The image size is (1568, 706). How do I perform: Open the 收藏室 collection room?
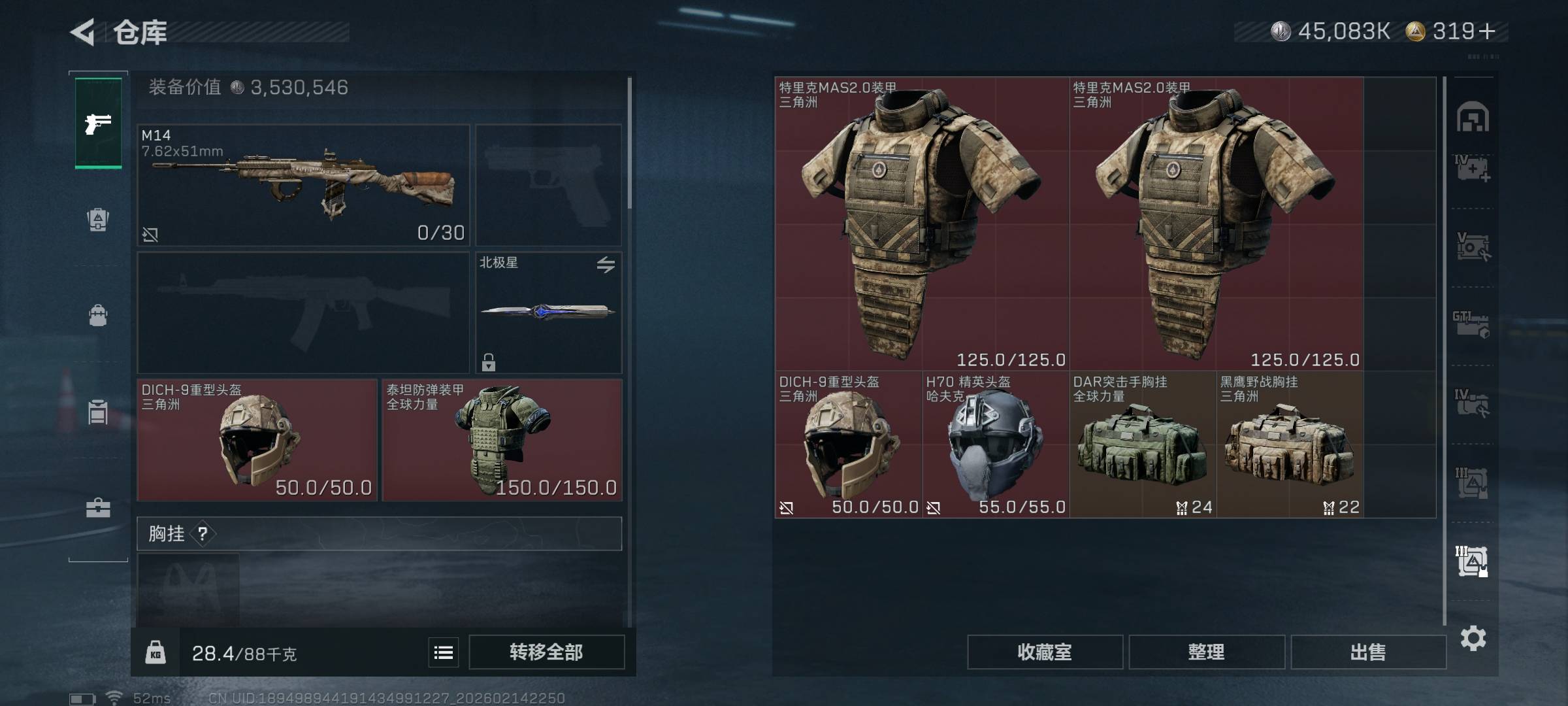[1044, 652]
